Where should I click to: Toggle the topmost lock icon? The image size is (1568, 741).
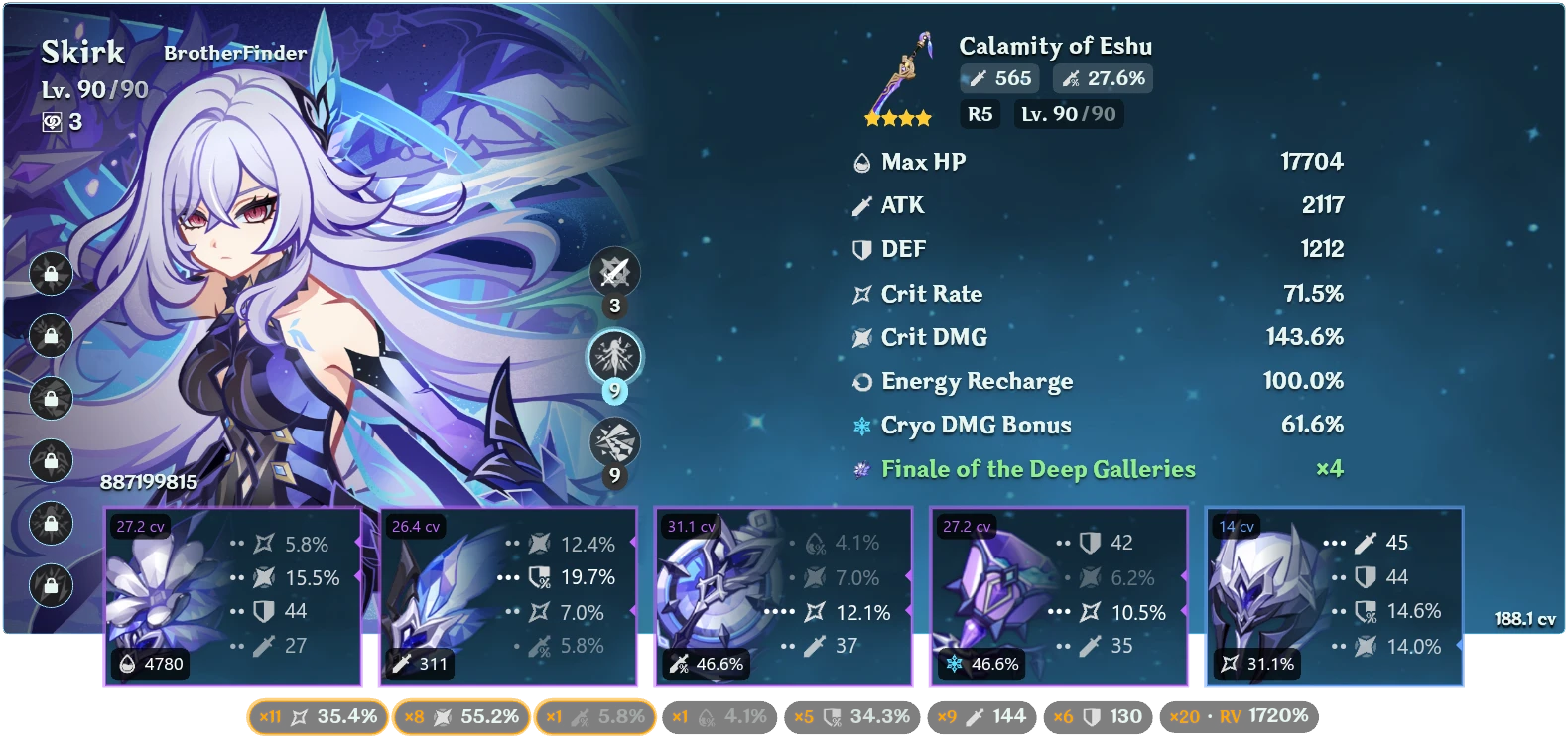pos(48,273)
